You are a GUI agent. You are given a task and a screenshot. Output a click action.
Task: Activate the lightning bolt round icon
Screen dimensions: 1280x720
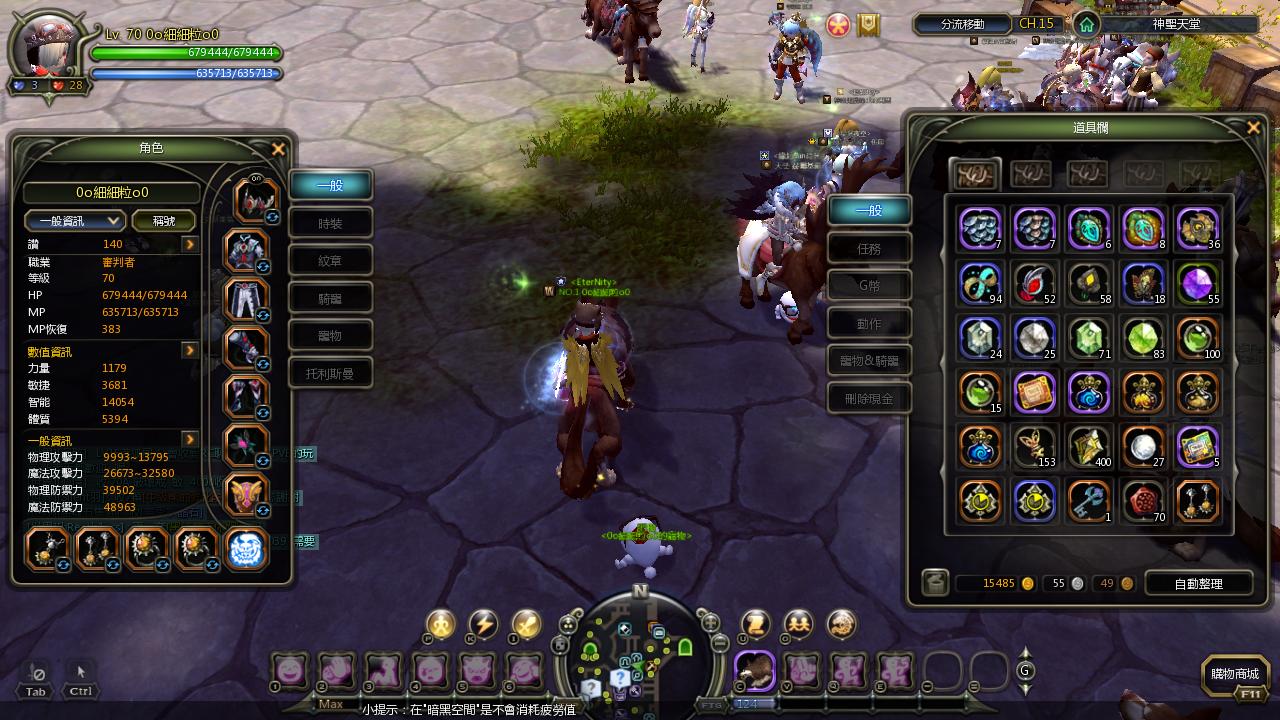click(484, 624)
